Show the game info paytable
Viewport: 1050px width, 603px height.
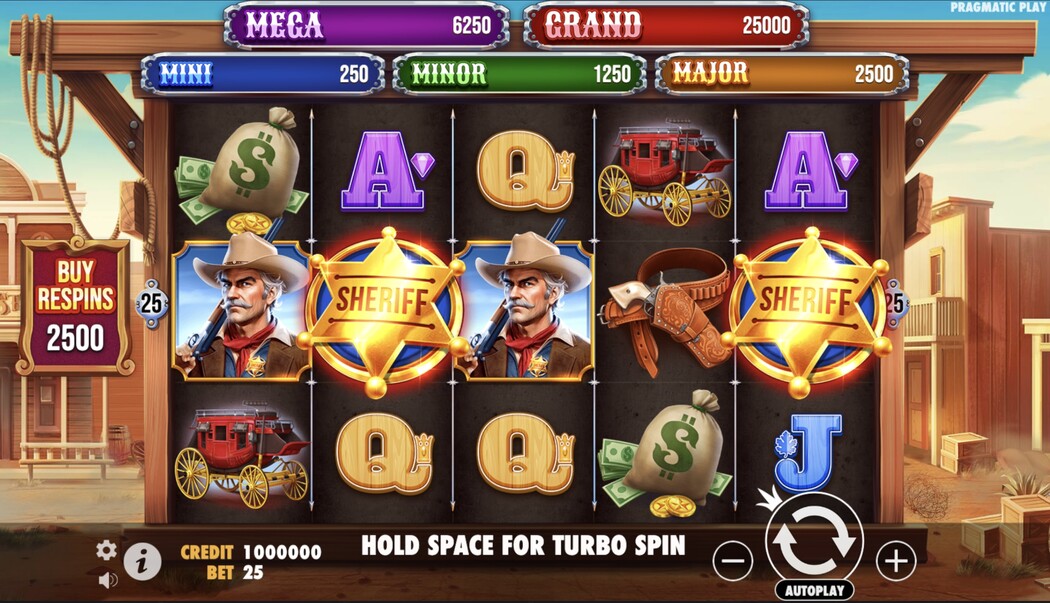click(x=142, y=562)
